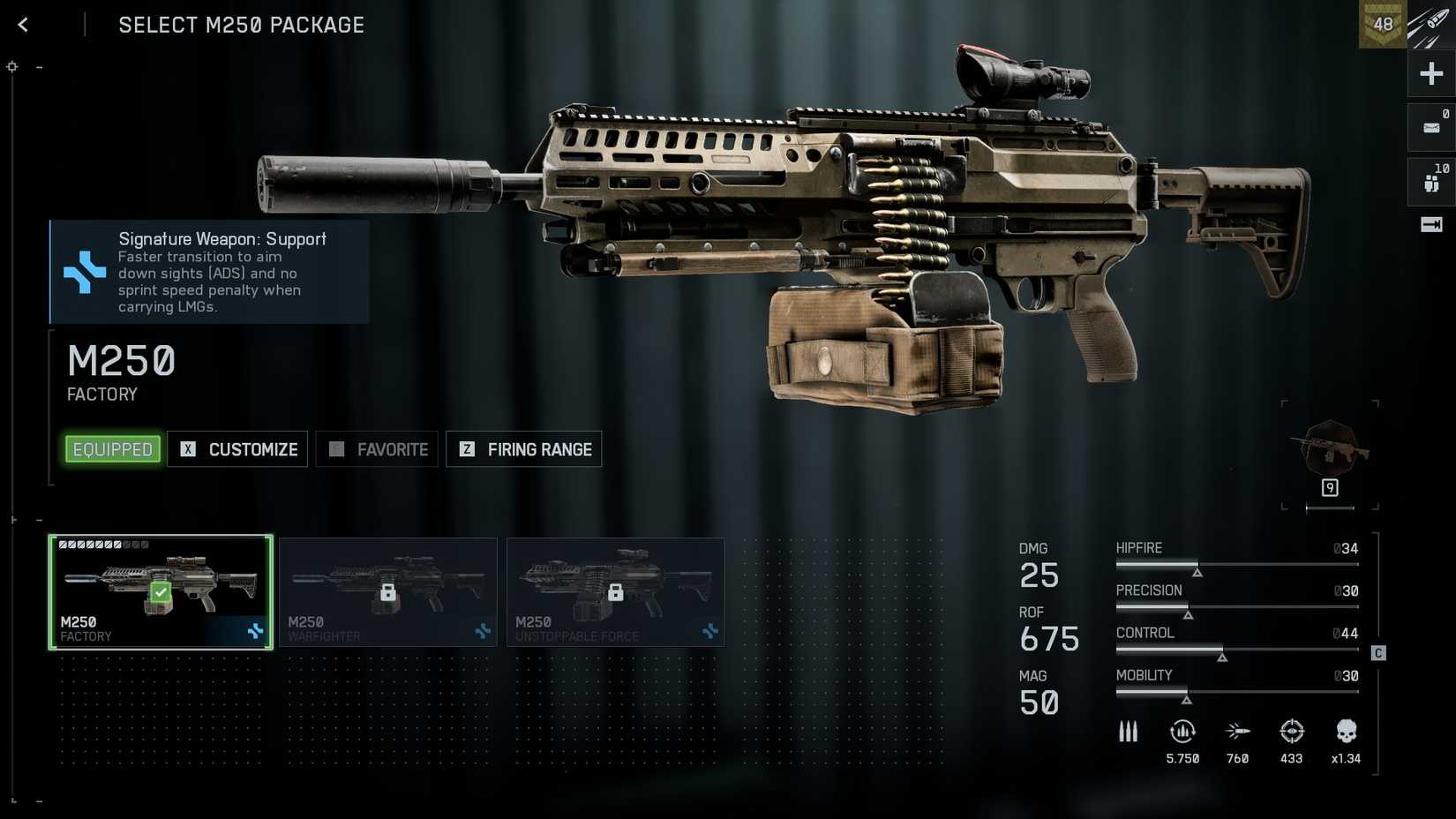Click the reload speed icon above 5.750
This screenshot has height=819, width=1456.
[x=1182, y=732]
